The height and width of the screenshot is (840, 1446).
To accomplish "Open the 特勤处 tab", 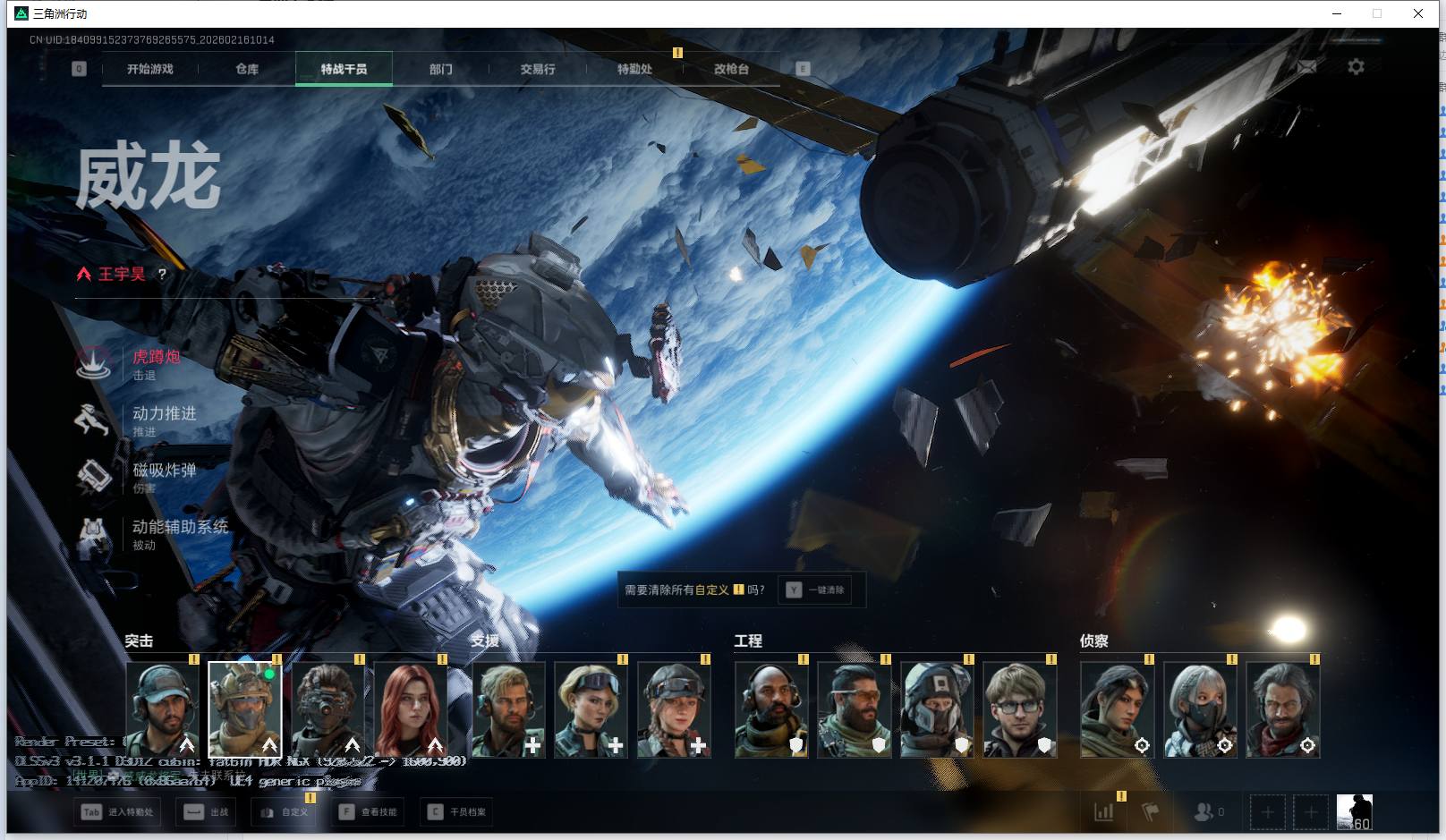I will coord(634,69).
